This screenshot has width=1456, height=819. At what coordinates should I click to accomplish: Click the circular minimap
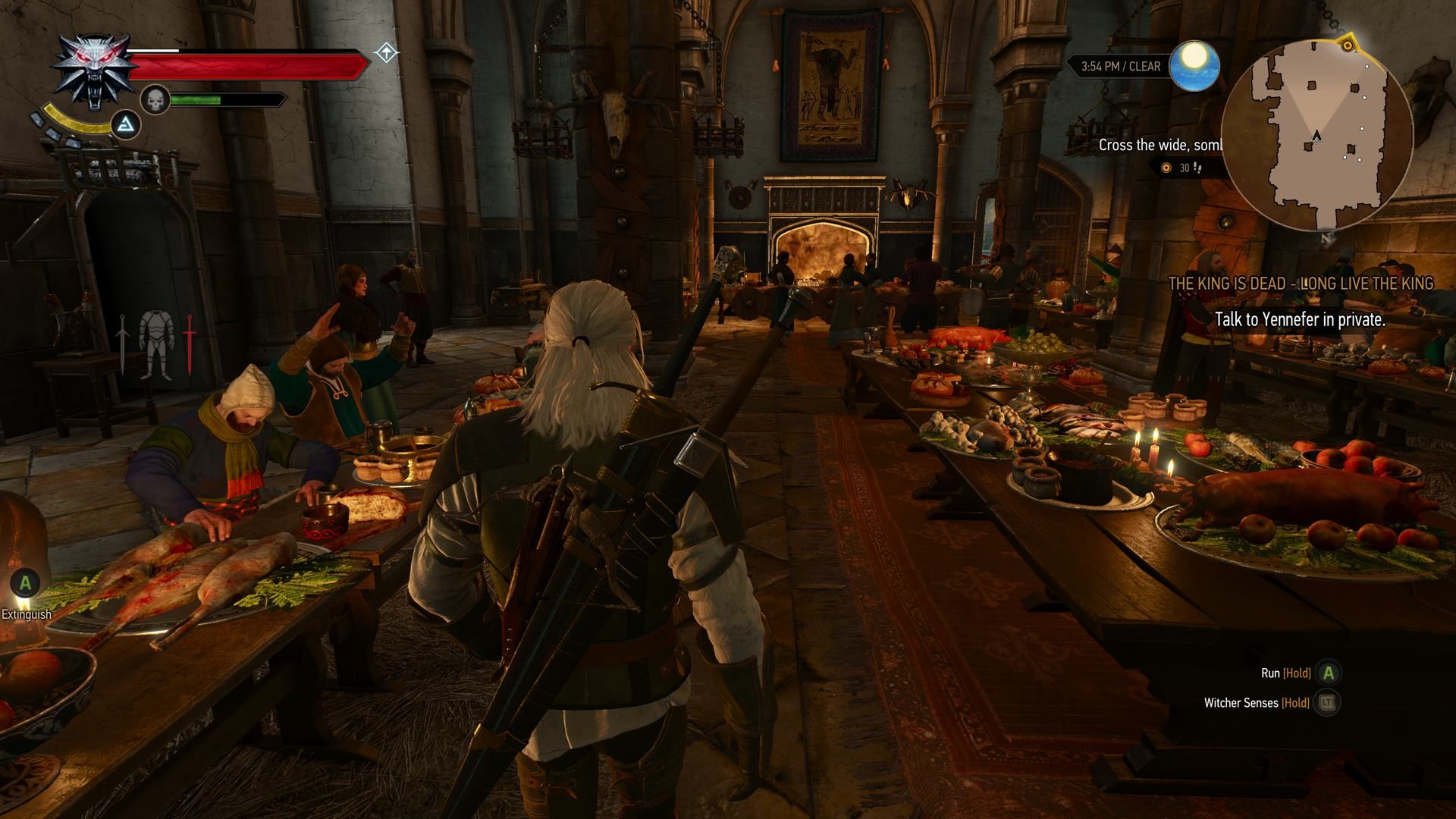[1319, 133]
